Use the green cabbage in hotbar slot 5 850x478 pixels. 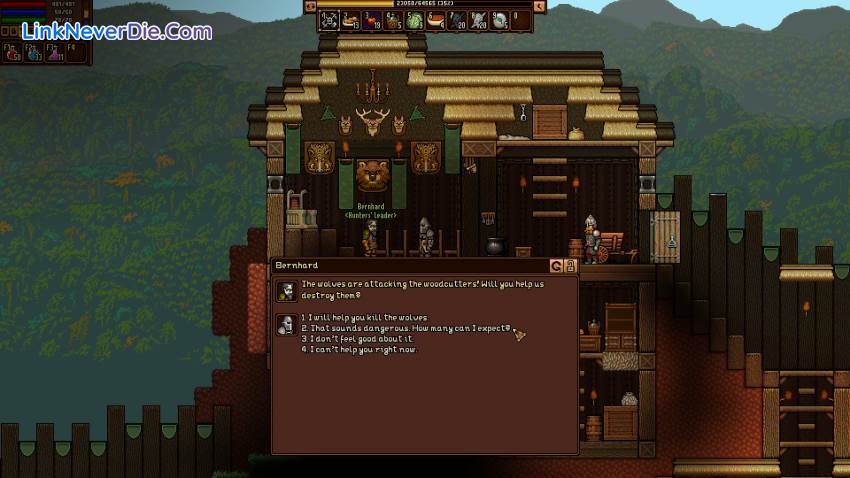[x=415, y=19]
